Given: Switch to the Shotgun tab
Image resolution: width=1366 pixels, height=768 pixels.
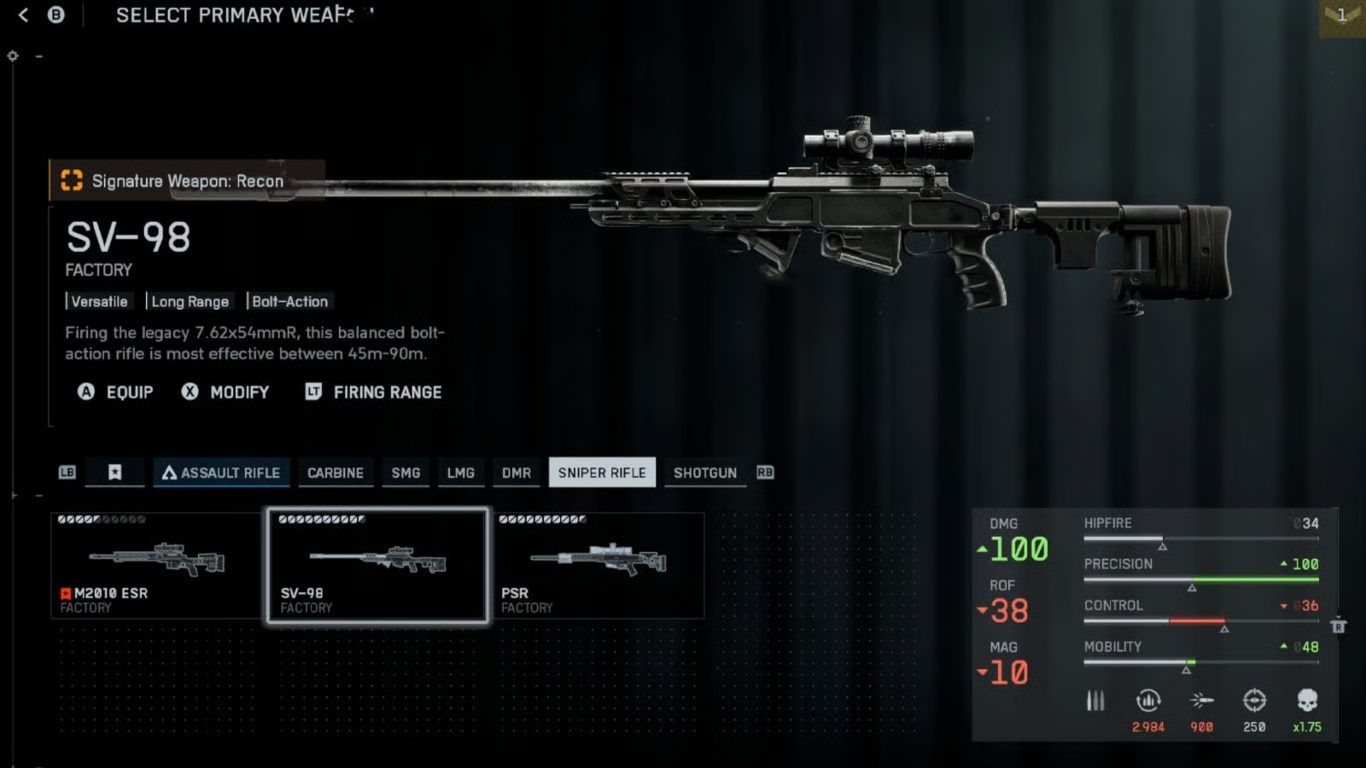Looking at the screenshot, I should click(705, 473).
